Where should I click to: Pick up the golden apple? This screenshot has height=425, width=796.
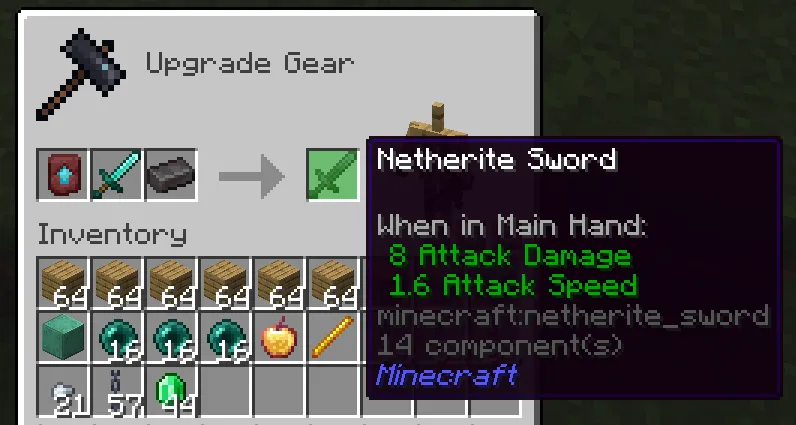pyautogui.click(x=279, y=338)
